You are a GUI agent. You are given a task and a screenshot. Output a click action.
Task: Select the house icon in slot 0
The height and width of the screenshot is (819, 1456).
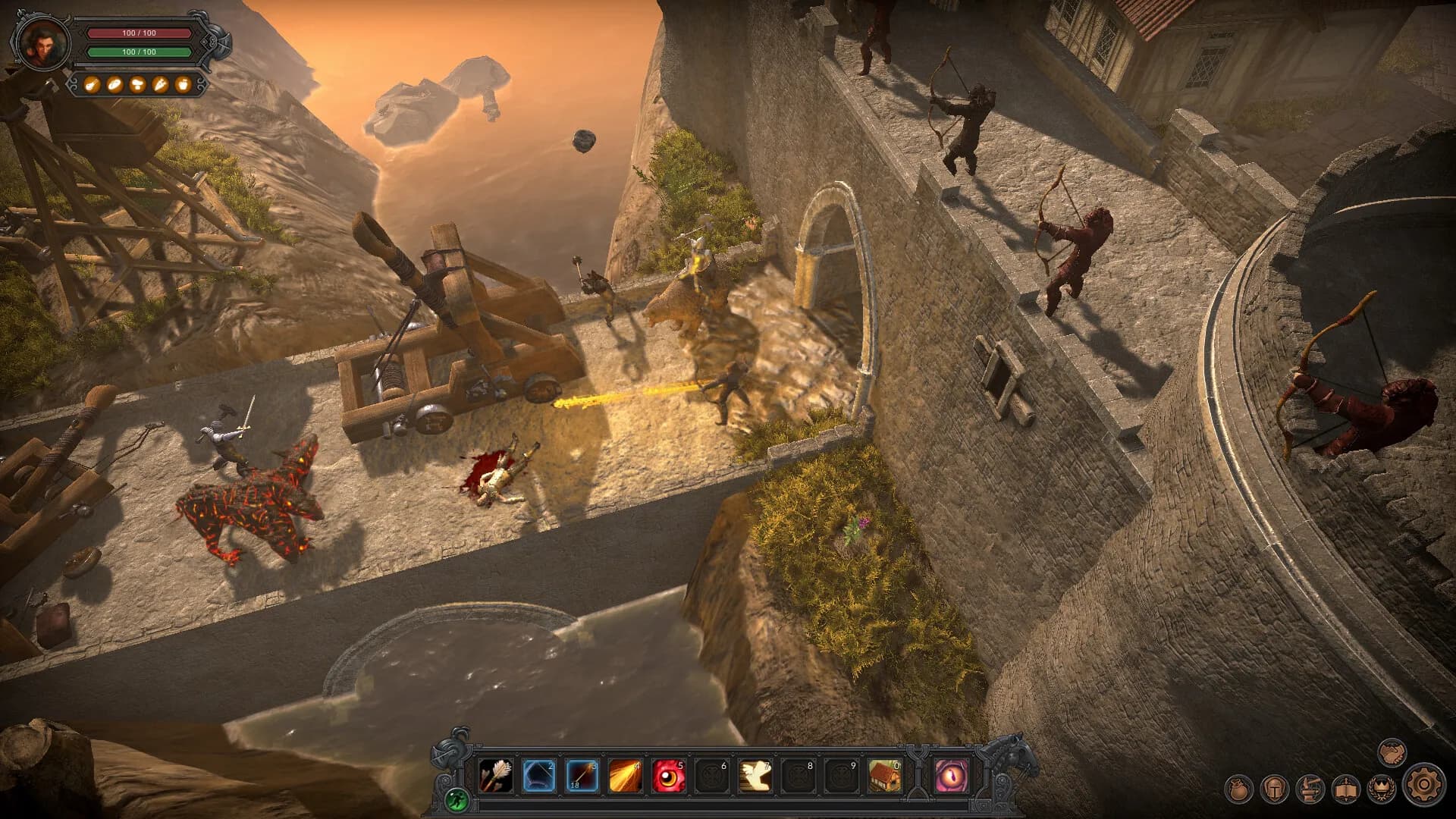(x=885, y=776)
